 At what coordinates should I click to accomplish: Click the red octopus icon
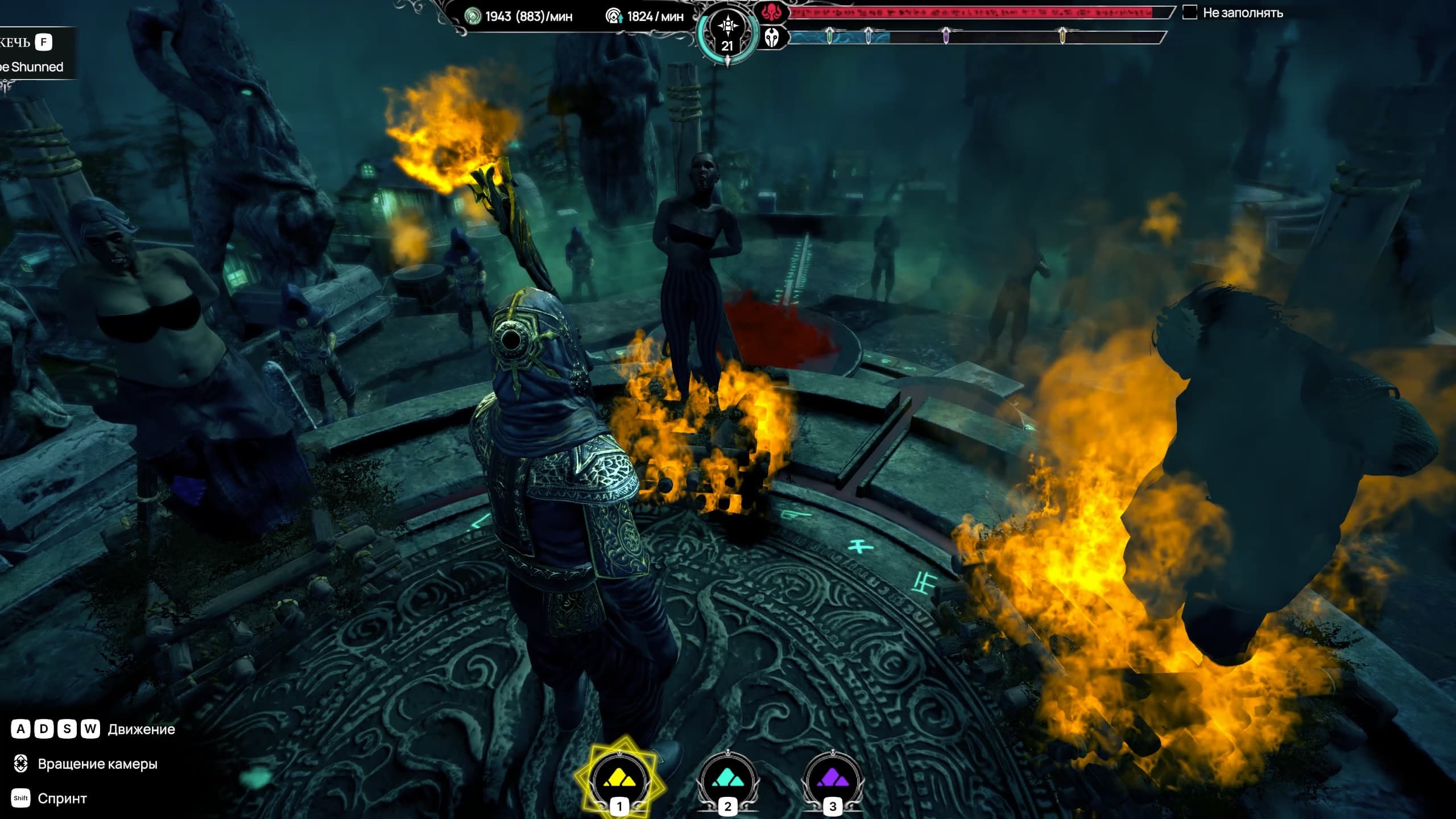point(772,13)
